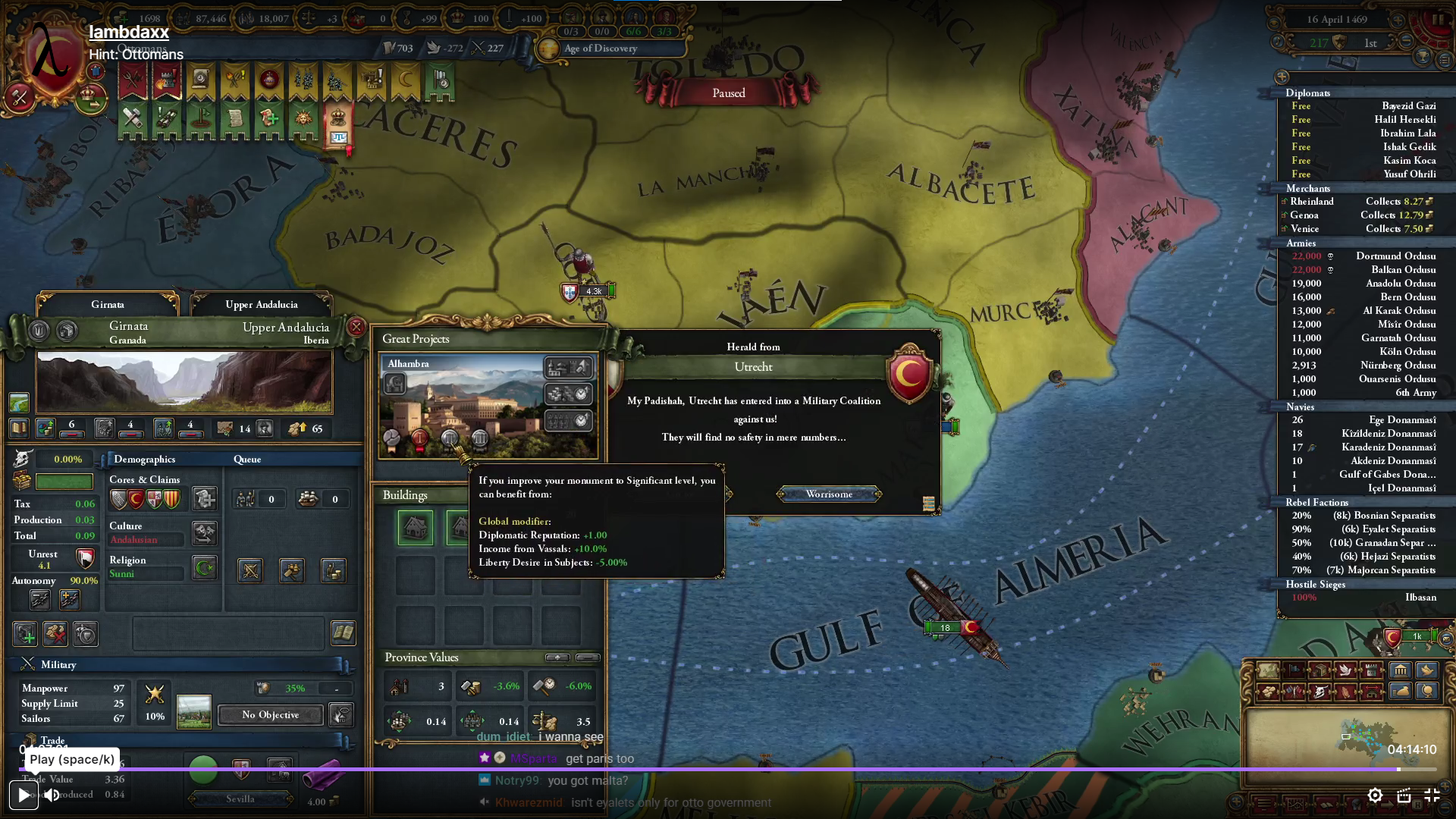Screen dimensions: 1456x819
Task: Select the Ege Donanması navy
Action: (1401, 420)
